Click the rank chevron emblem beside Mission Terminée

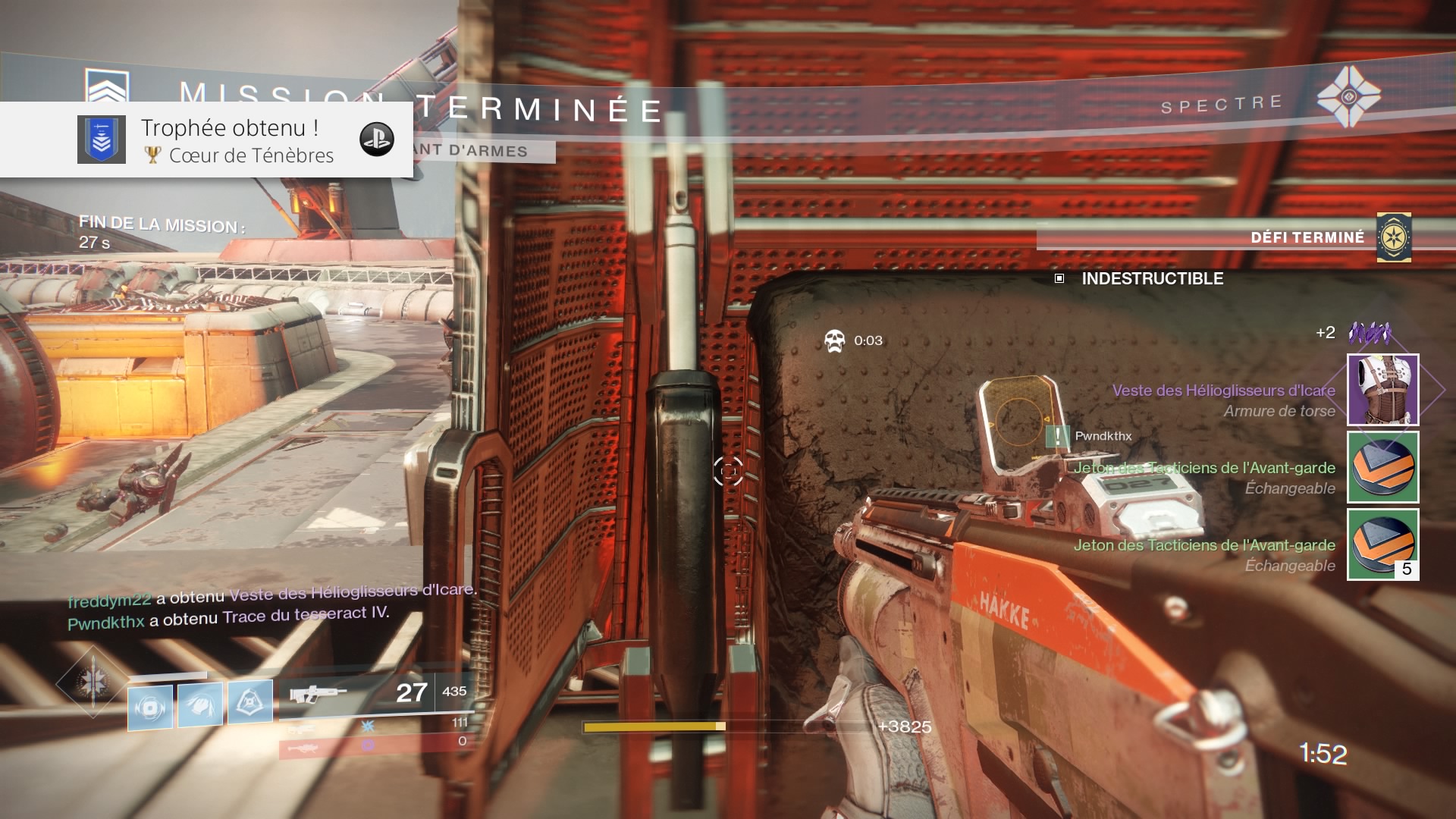pos(107,86)
